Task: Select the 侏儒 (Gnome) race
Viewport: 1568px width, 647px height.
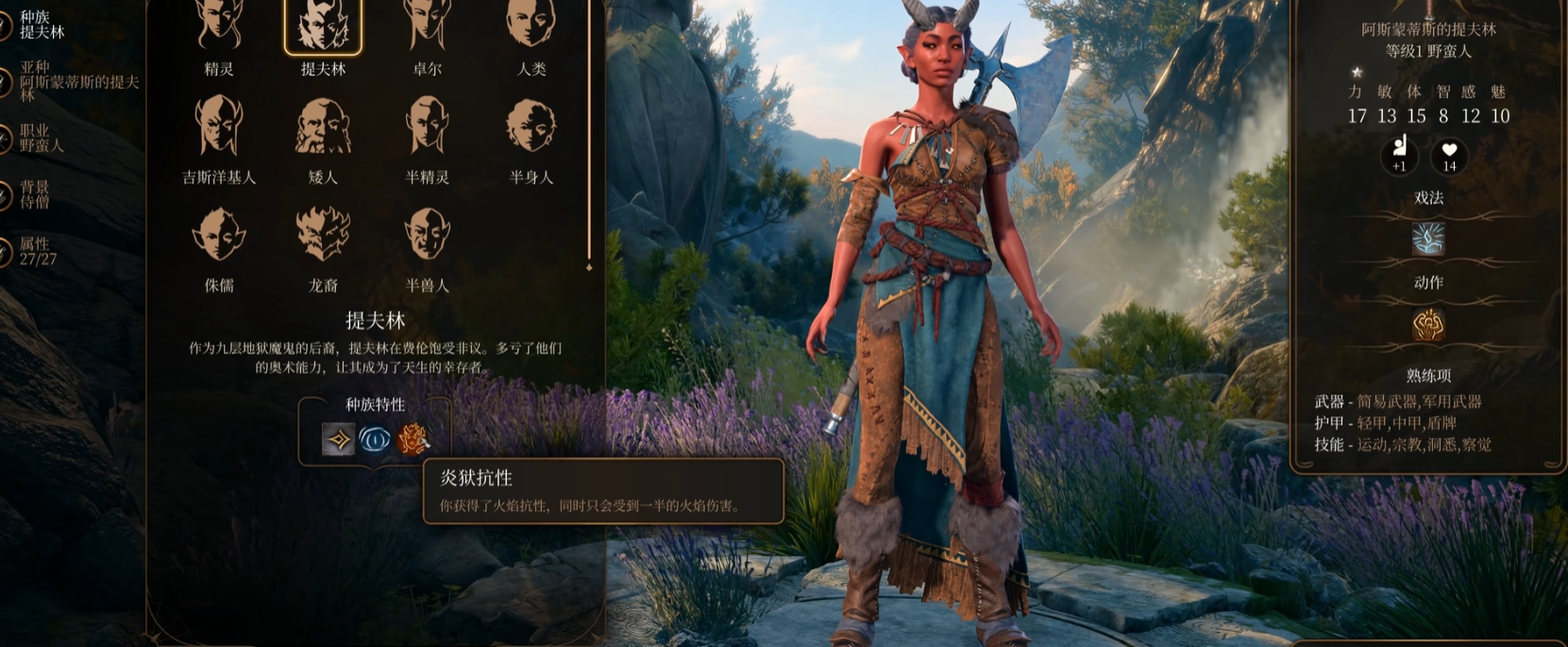Action: click(x=219, y=234)
